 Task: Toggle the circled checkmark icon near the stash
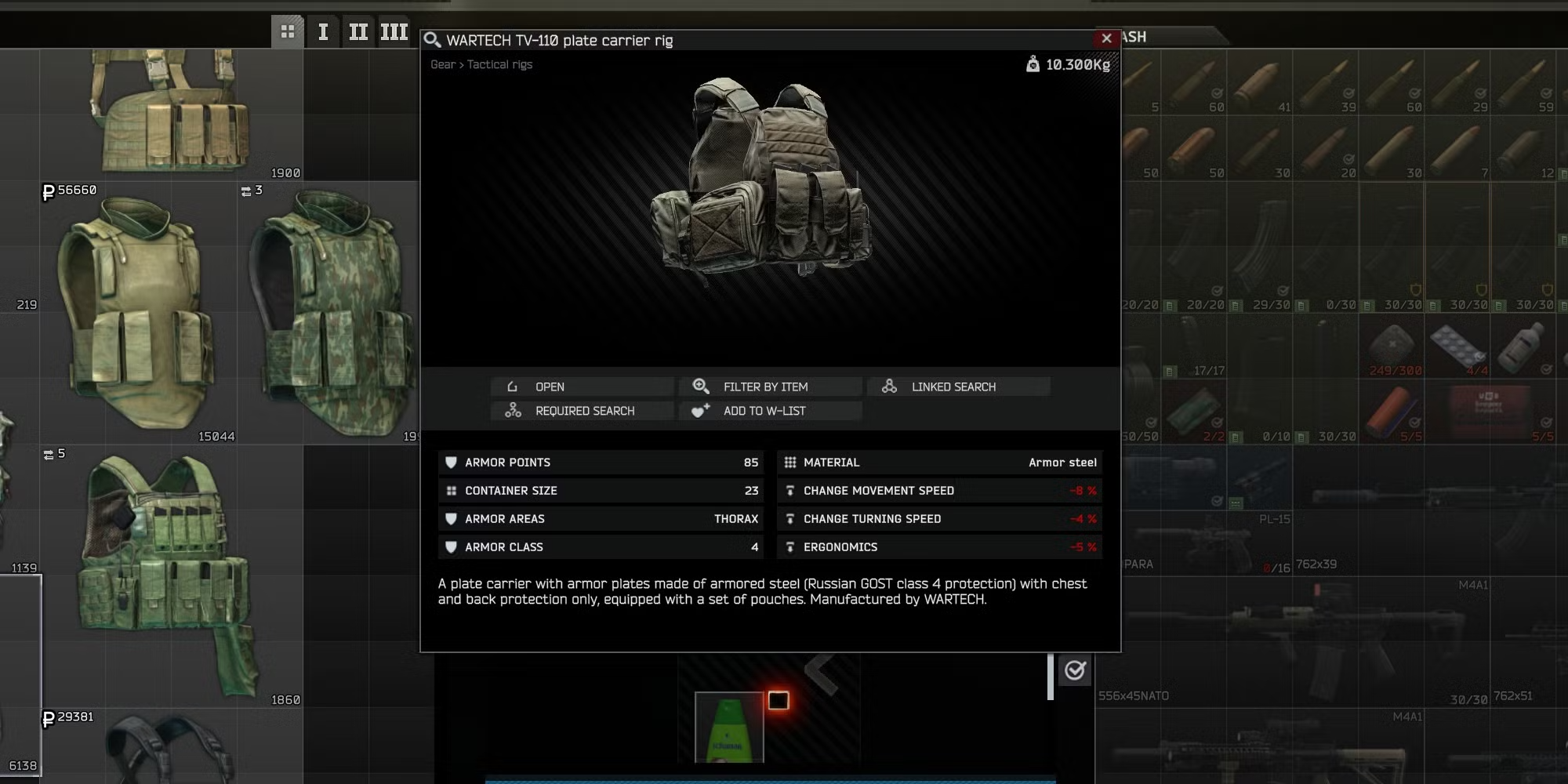pyautogui.click(x=1076, y=670)
